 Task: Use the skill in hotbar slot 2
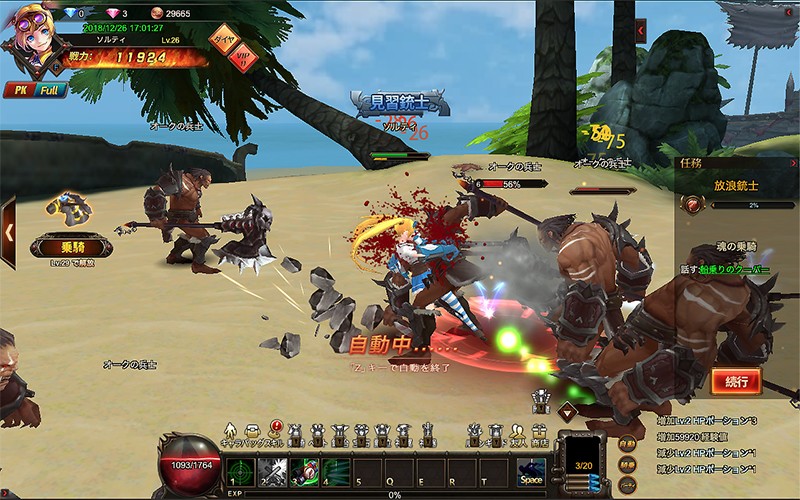(272, 471)
